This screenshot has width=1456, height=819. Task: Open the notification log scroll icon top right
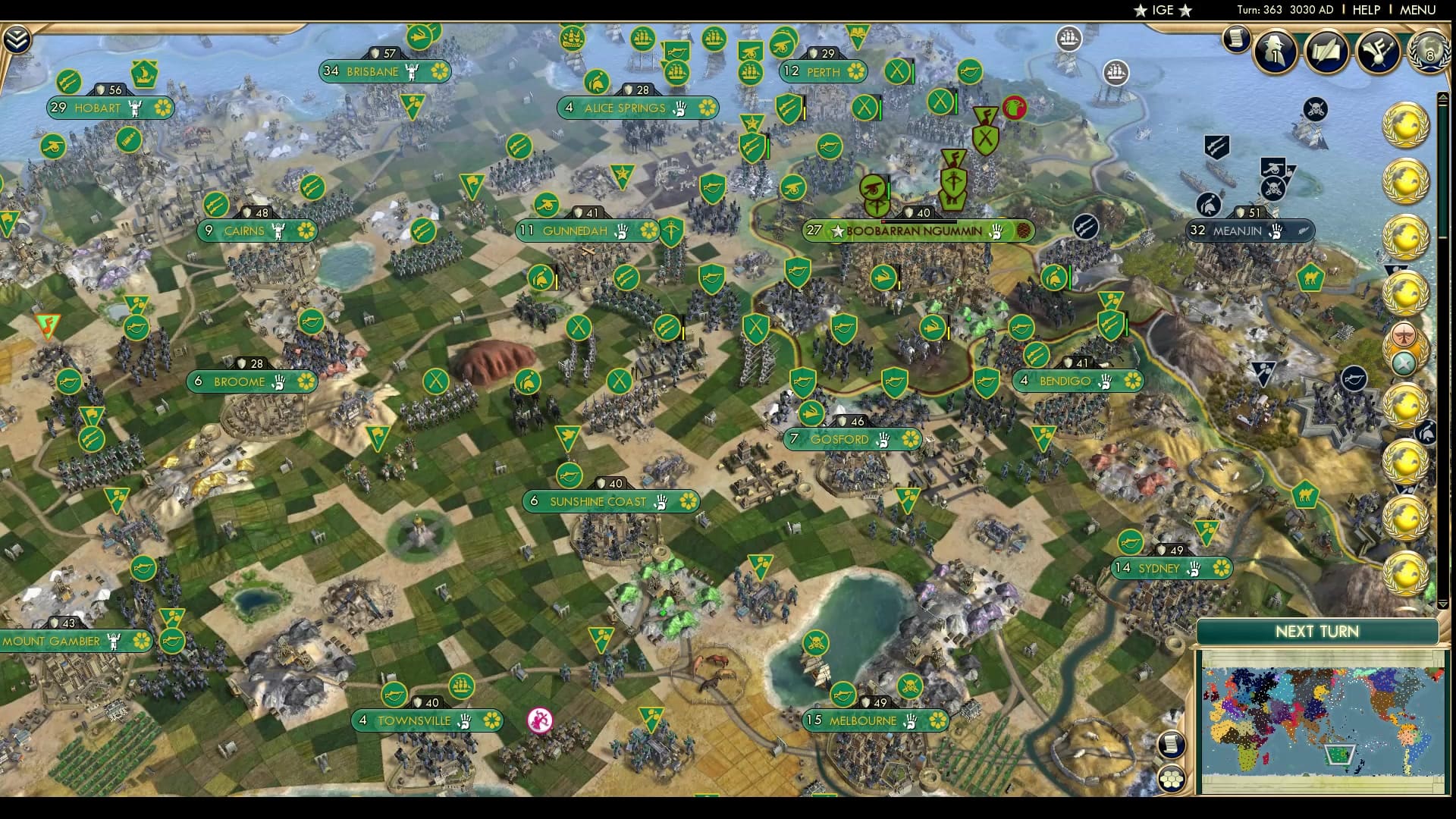(1236, 39)
